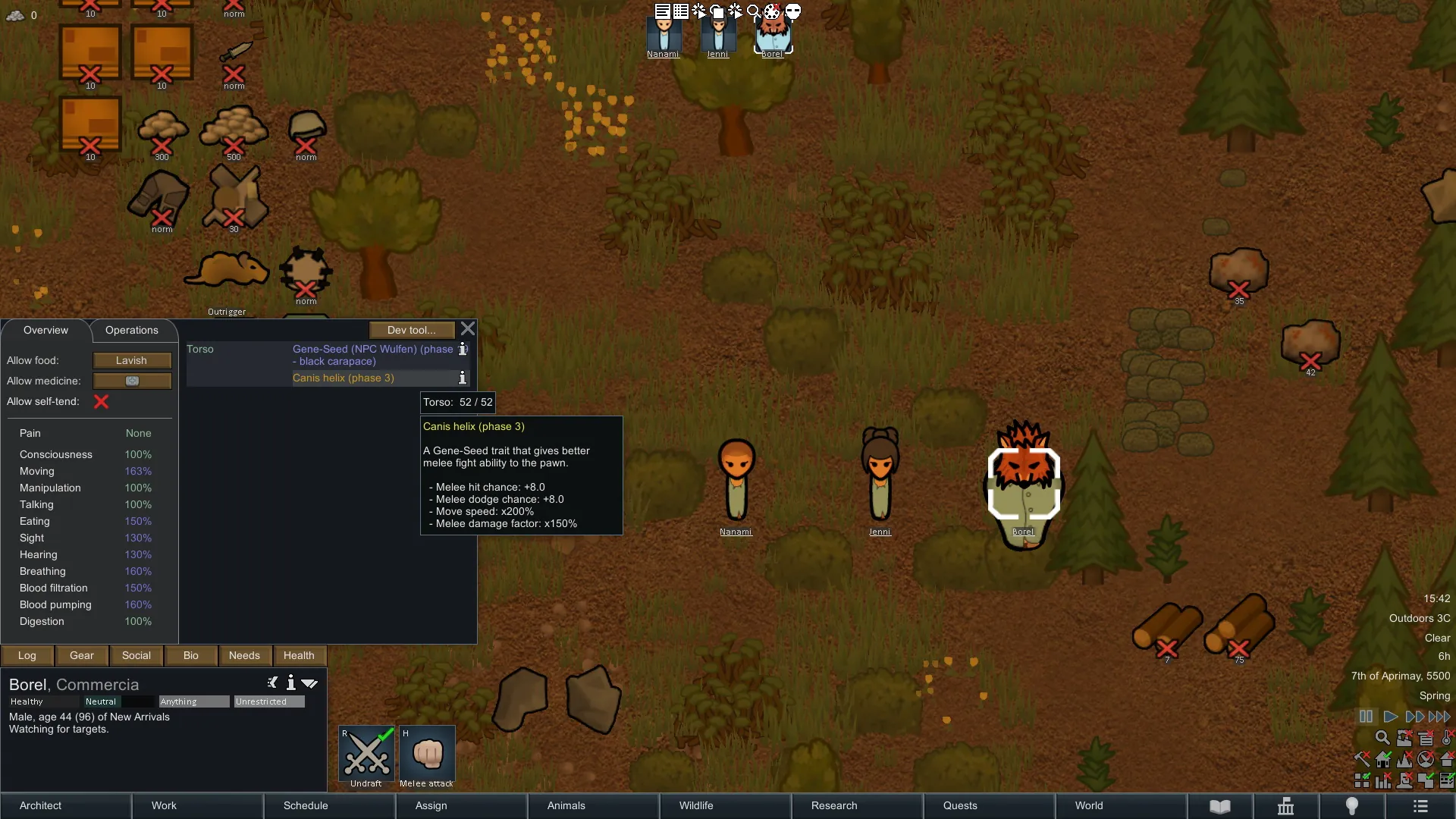The height and width of the screenshot is (819, 1456).
Task: Show the Social tab
Action: pyautogui.click(x=136, y=656)
